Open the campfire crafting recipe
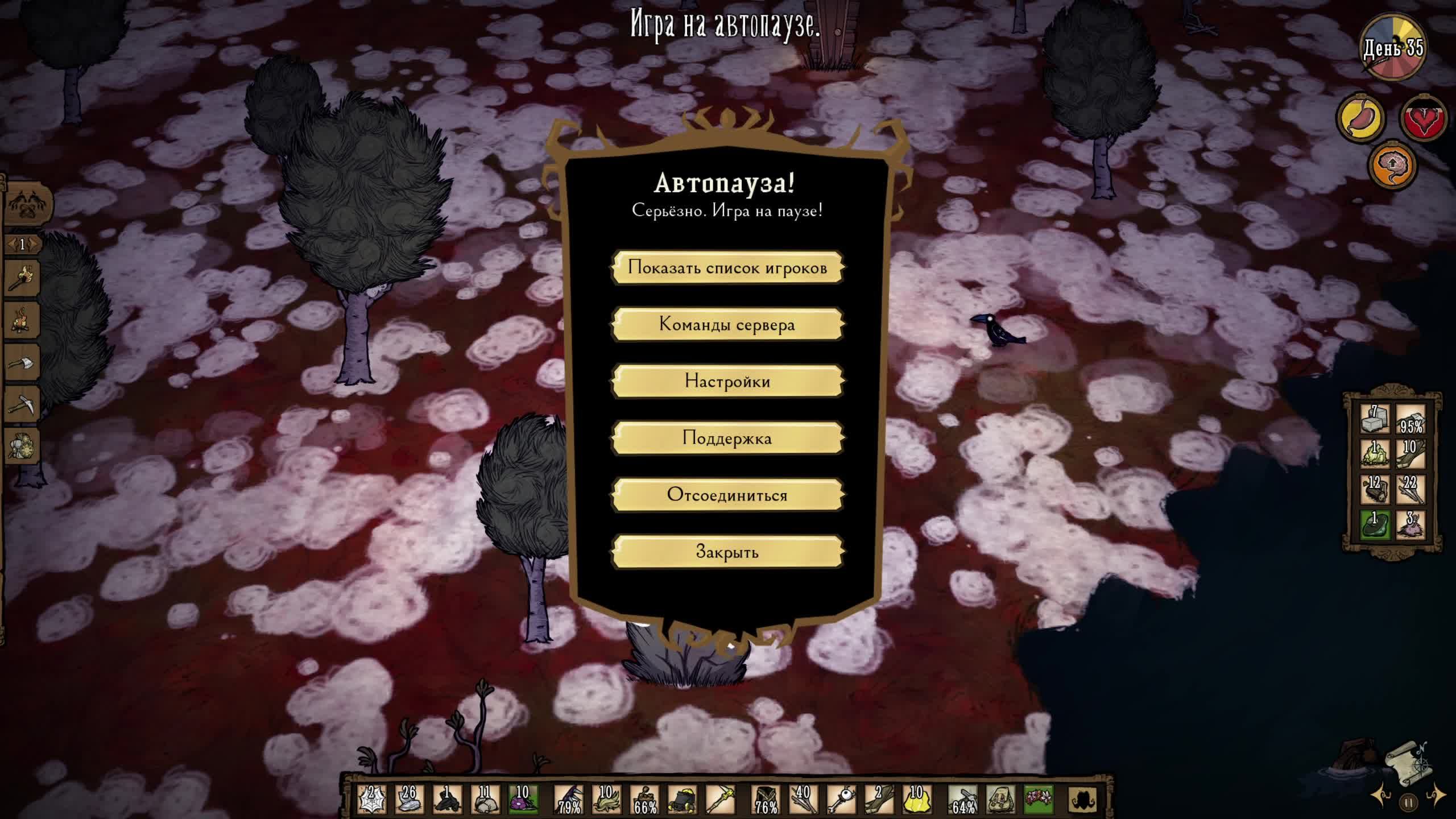Image resolution: width=1456 pixels, height=819 pixels. pyautogui.click(x=23, y=320)
